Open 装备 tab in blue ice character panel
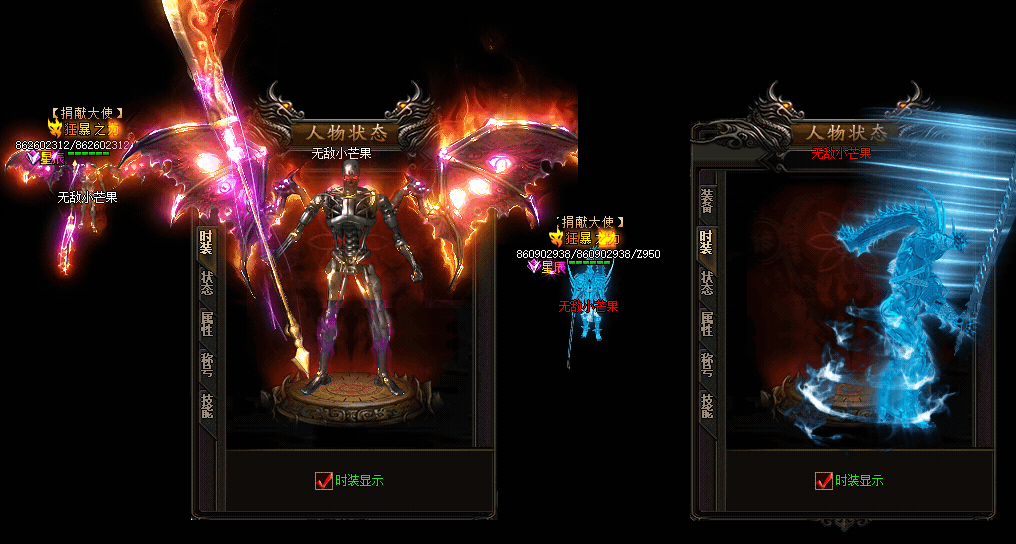The width and height of the screenshot is (1016, 544). click(706, 202)
